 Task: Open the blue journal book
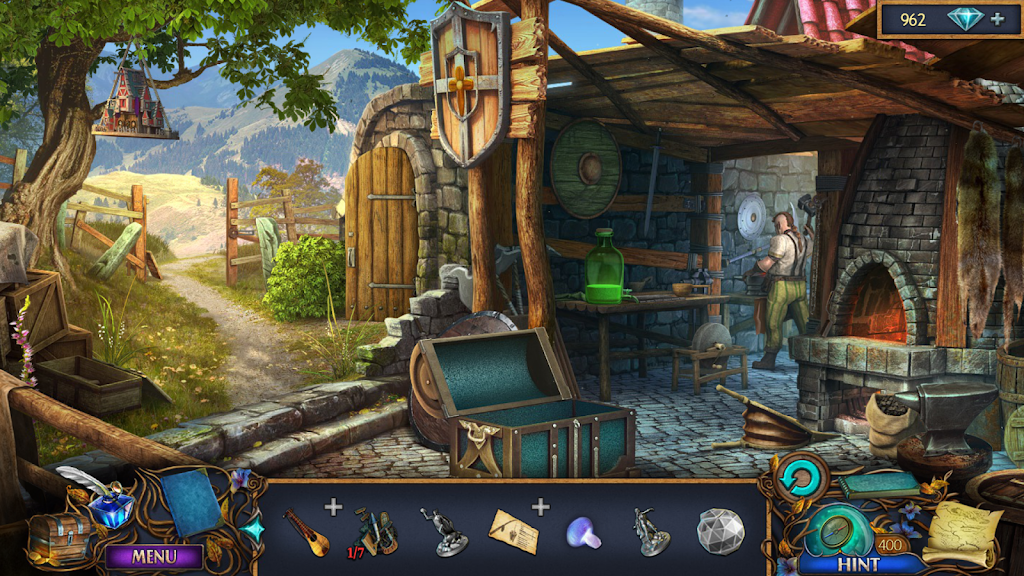tap(193, 500)
